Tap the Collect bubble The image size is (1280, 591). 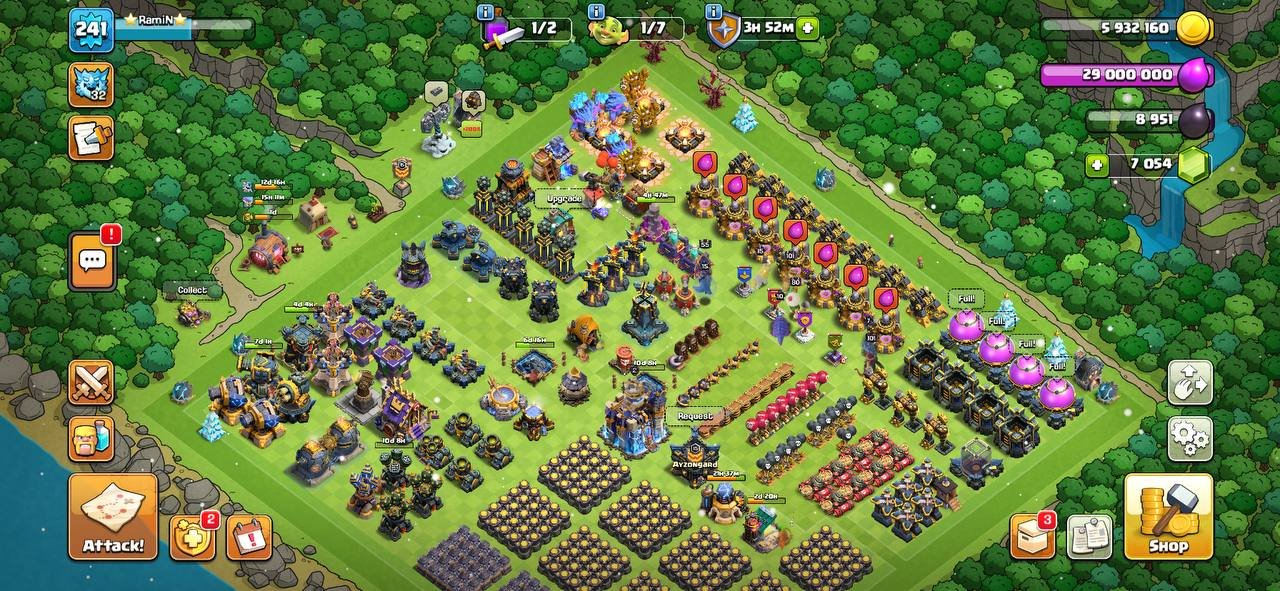coord(191,290)
